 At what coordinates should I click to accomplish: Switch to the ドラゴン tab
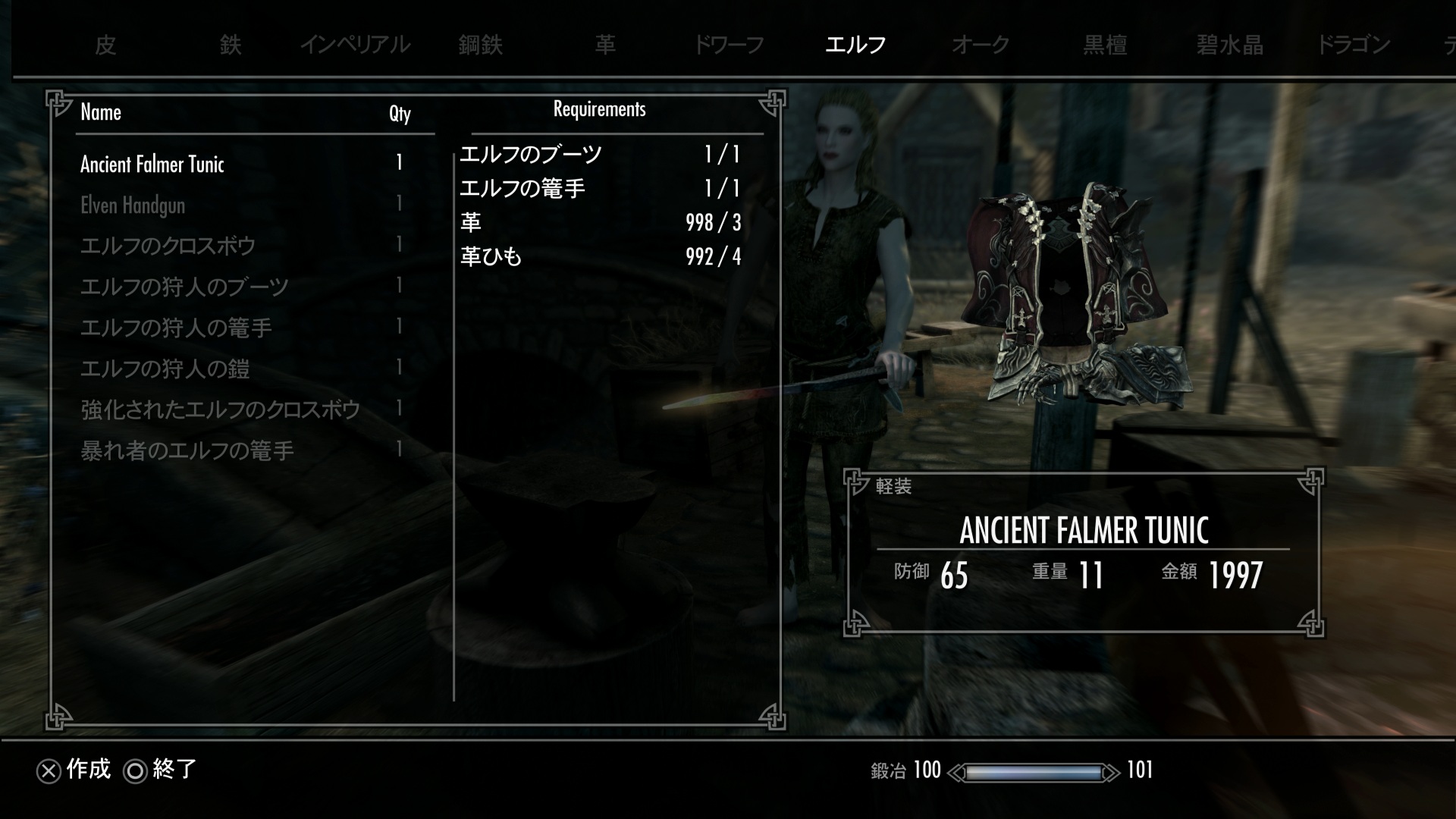(1354, 45)
